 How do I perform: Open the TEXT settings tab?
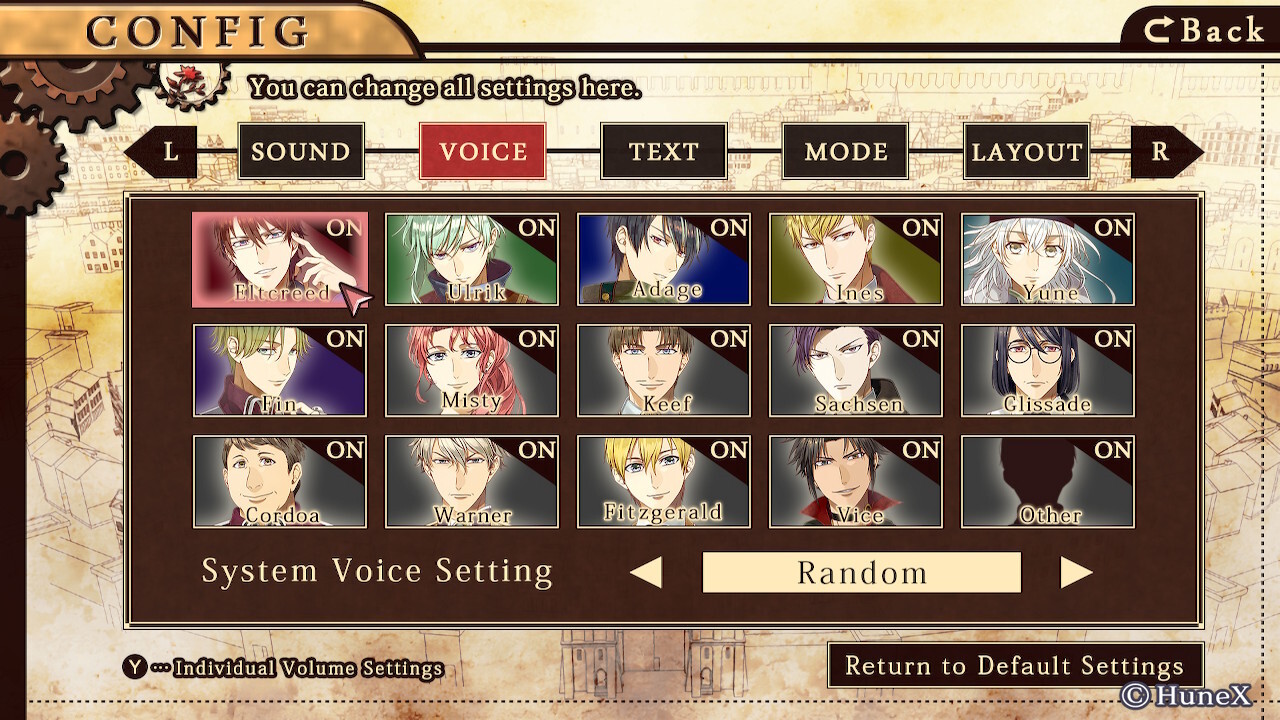[663, 152]
